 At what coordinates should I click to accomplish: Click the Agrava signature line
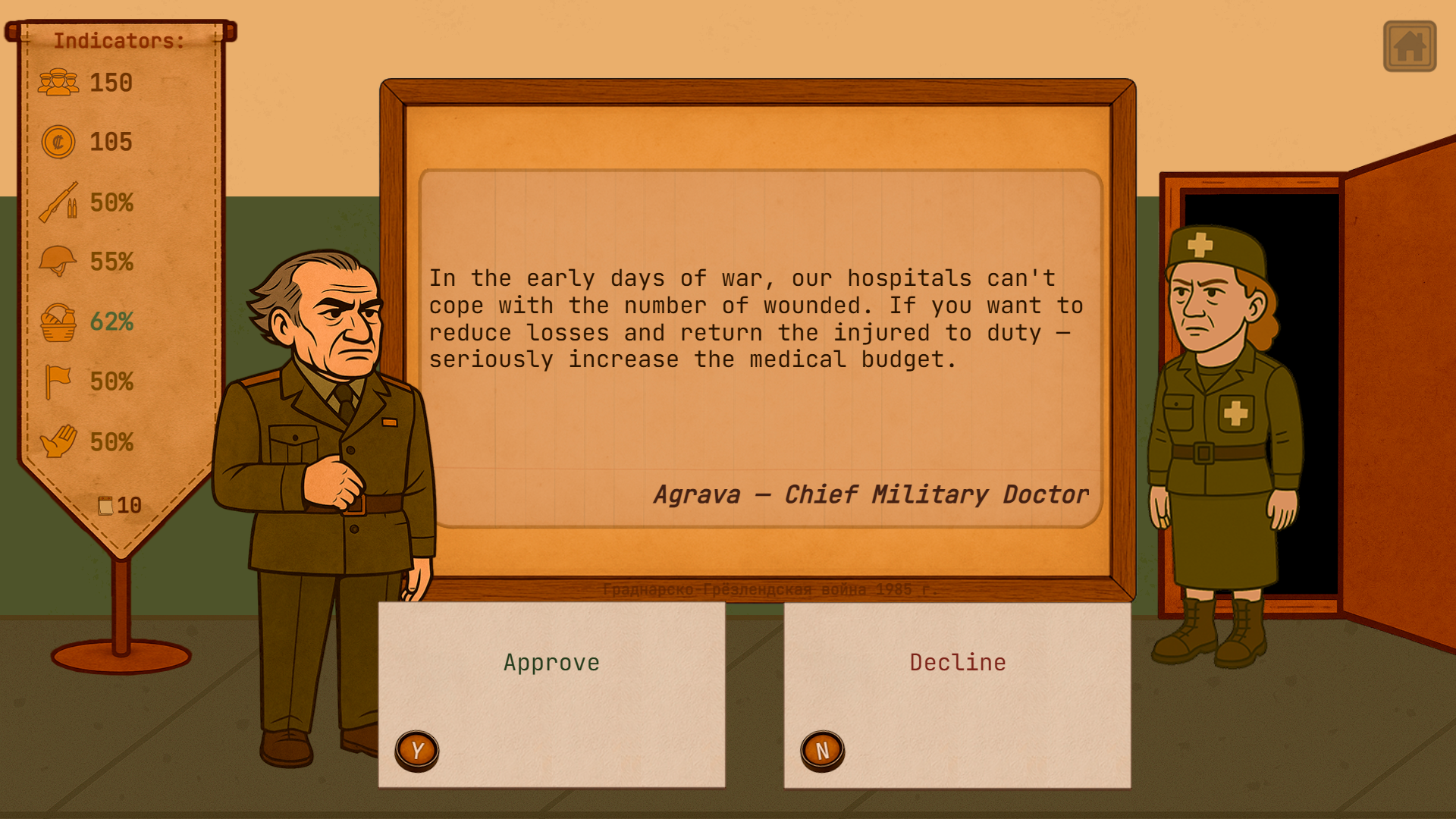pos(871,494)
